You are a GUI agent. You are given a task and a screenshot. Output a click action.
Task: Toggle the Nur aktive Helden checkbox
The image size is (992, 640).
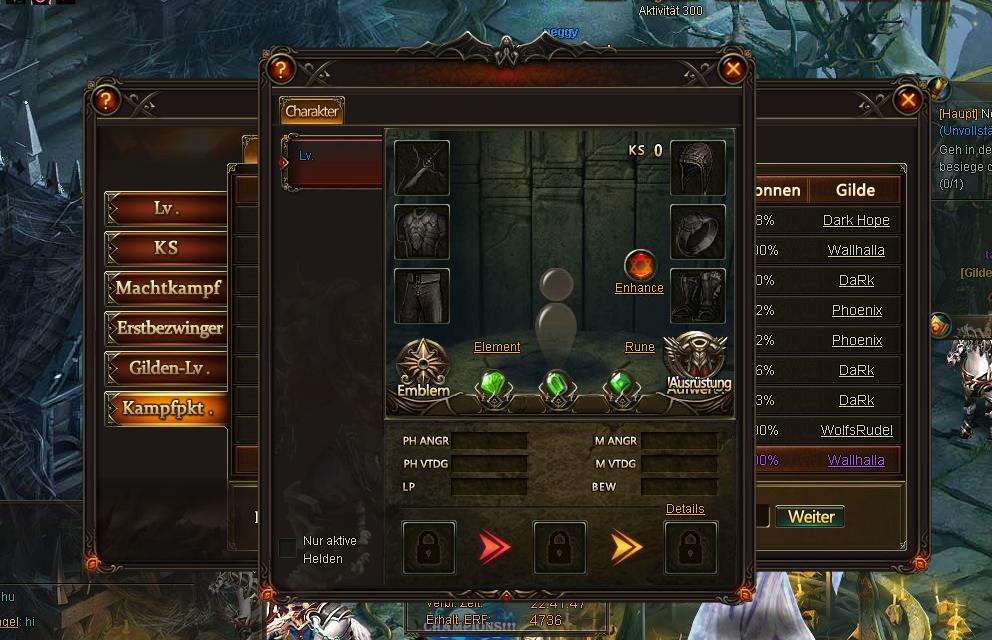point(288,548)
